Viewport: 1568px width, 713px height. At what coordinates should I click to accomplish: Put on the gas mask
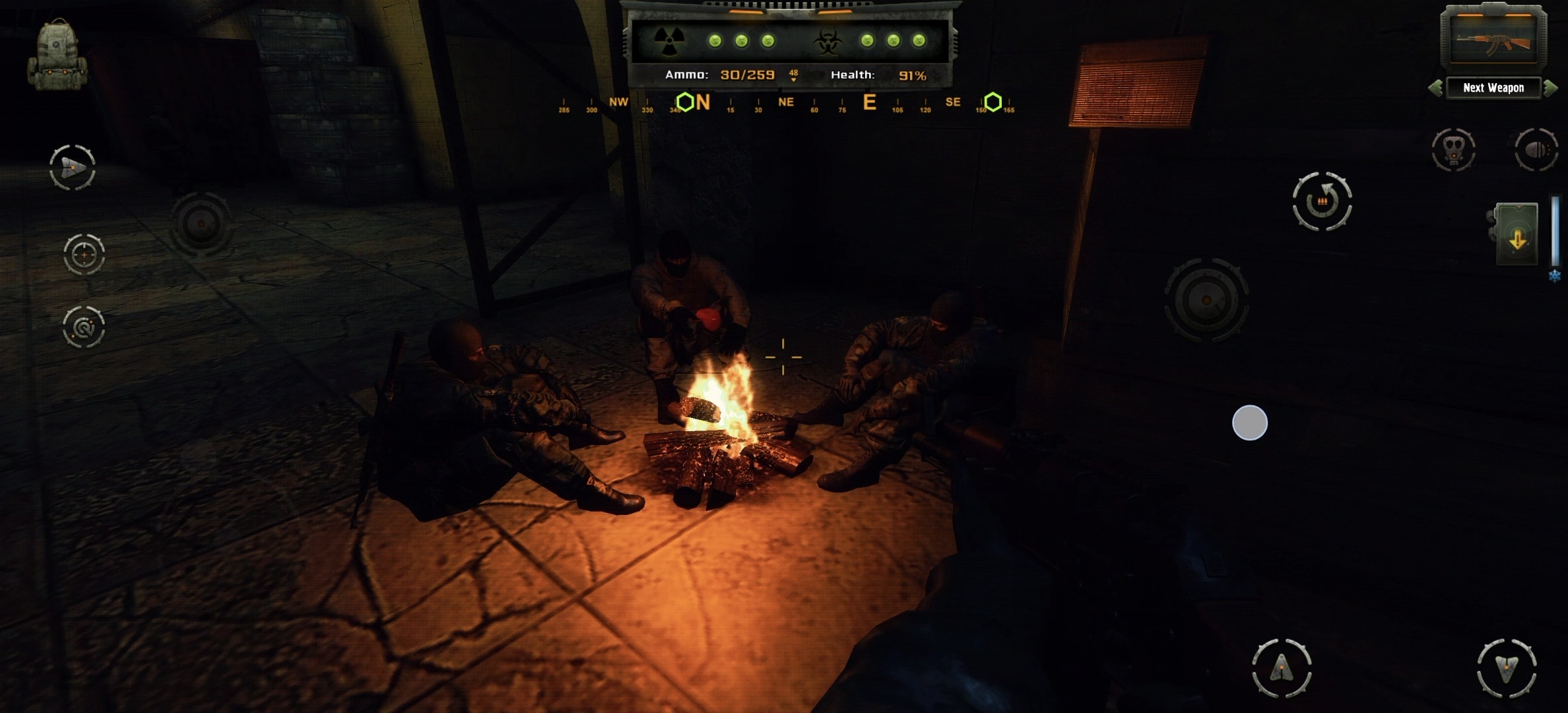pos(1454,150)
